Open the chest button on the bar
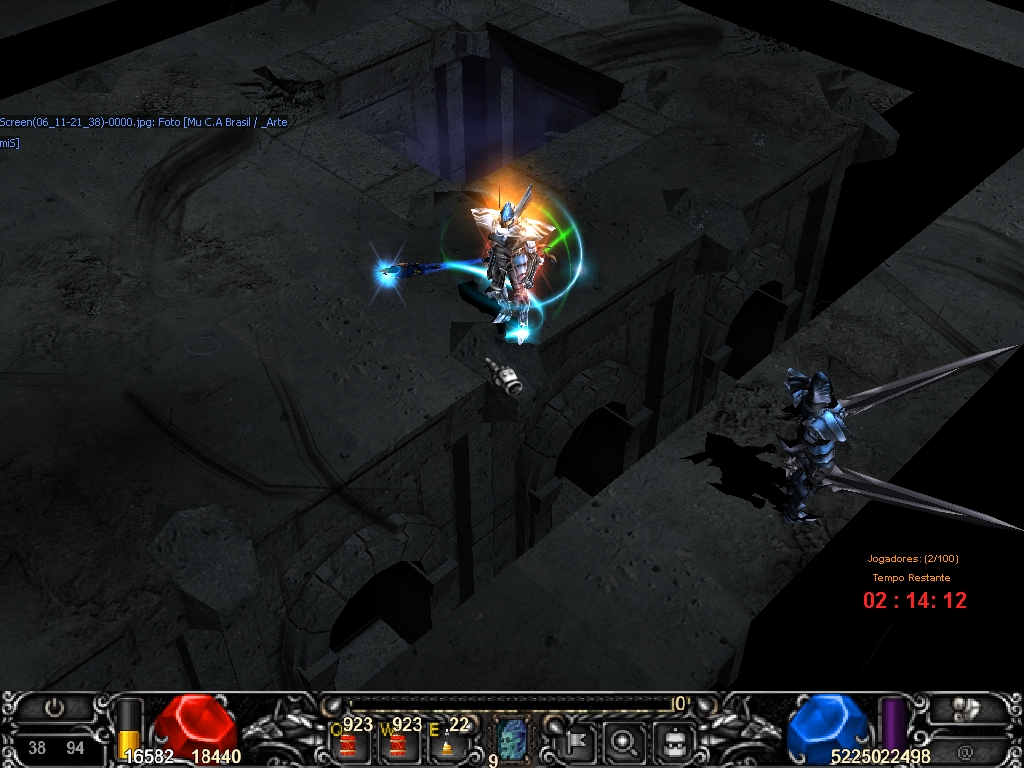The width and height of the screenshot is (1024, 768). pos(674,741)
